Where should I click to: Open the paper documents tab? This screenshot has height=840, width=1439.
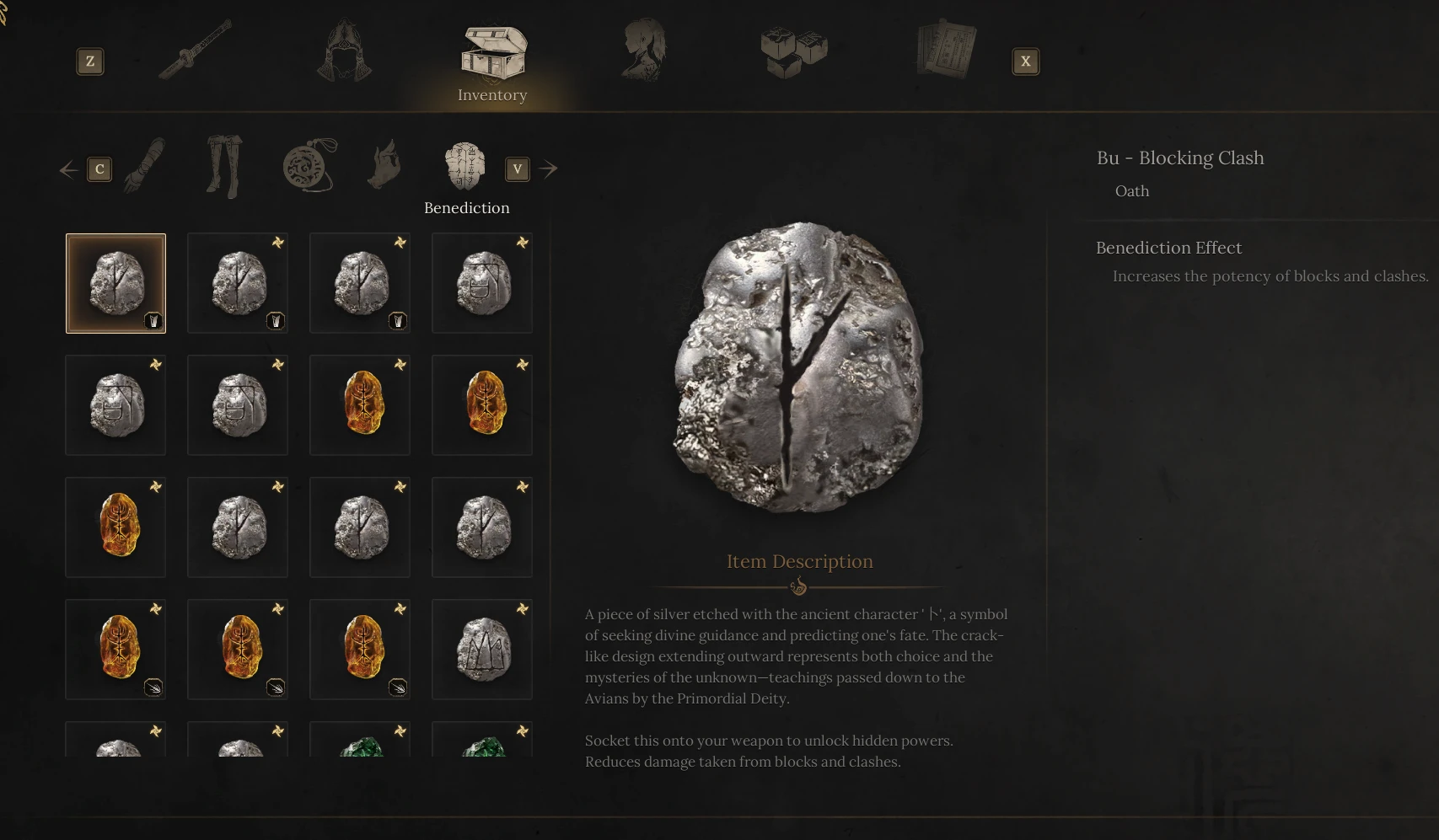pos(946,52)
